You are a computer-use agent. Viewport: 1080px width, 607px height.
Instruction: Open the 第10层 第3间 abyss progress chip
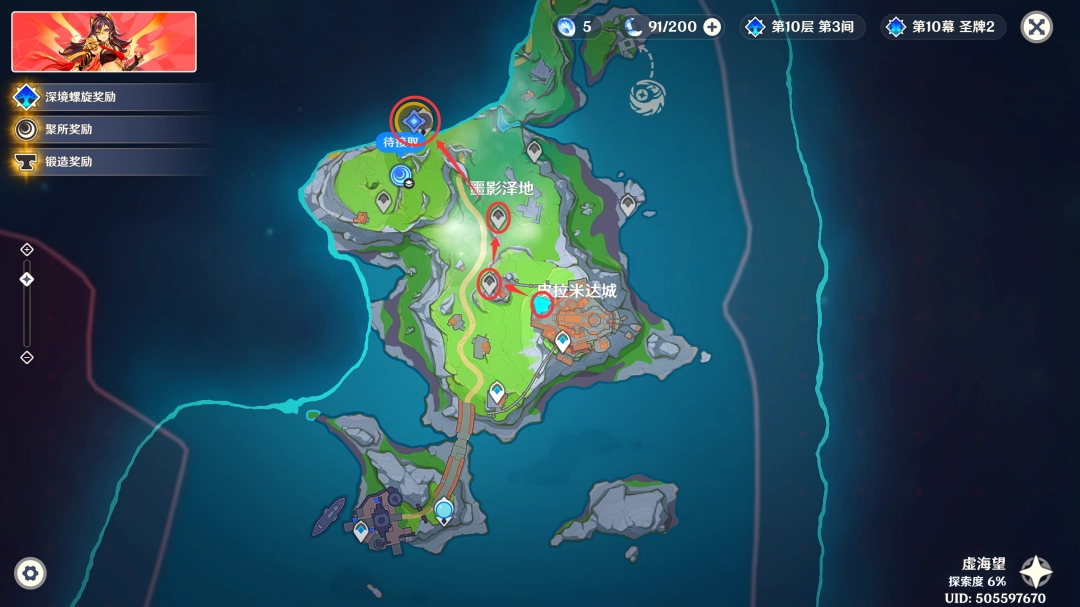[801, 27]
